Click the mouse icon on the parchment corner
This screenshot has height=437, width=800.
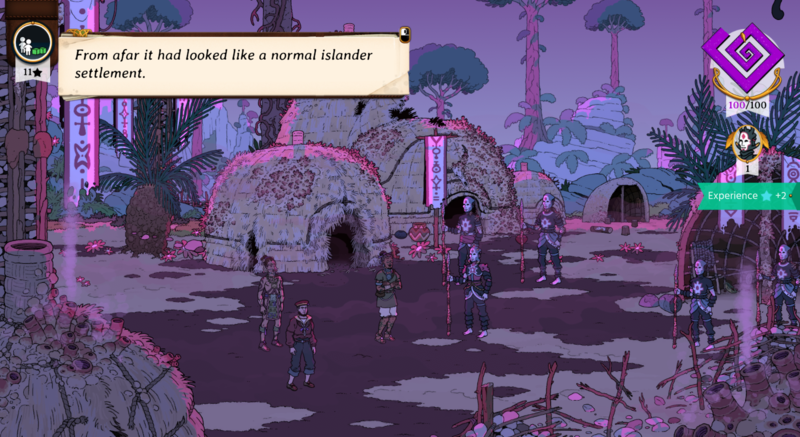[402, 36]
